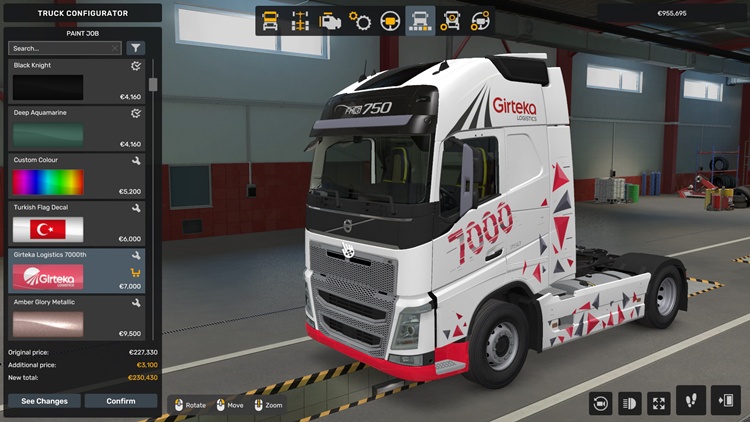
Task: Reset the camera view
Action: click(601, 402)
